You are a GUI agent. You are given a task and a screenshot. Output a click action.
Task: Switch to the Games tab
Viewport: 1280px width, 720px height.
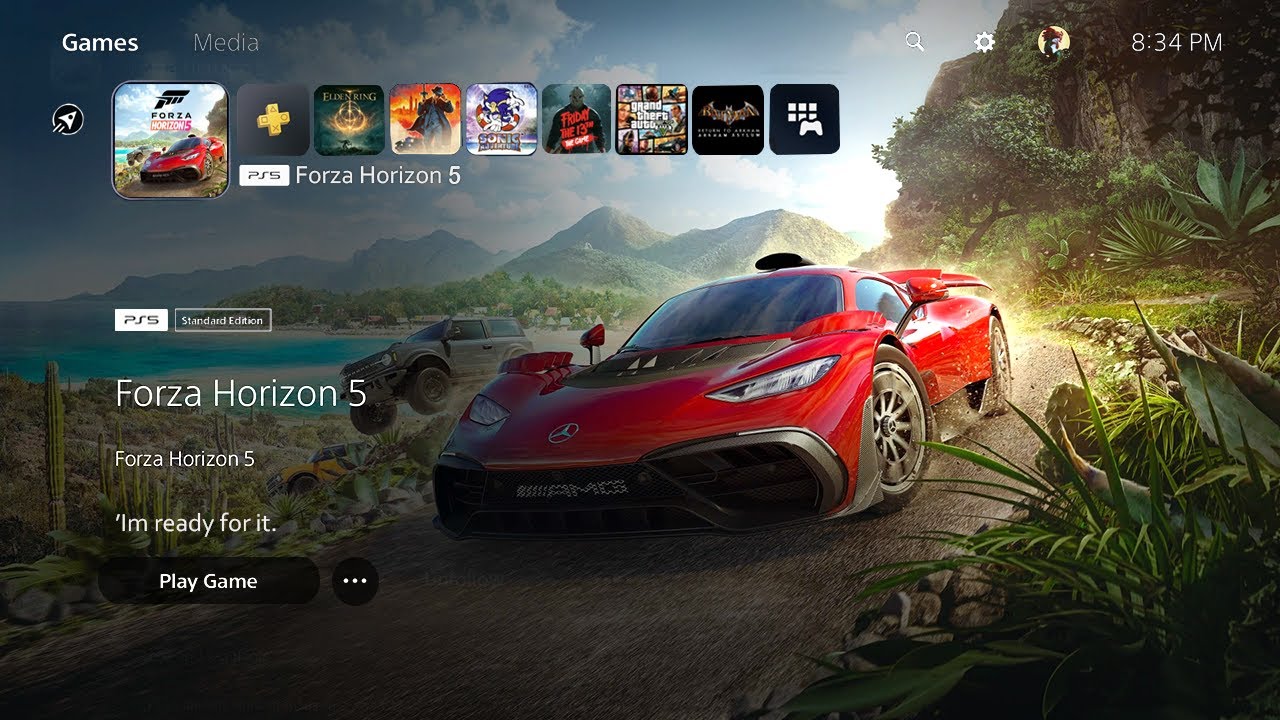click(99, 42)
